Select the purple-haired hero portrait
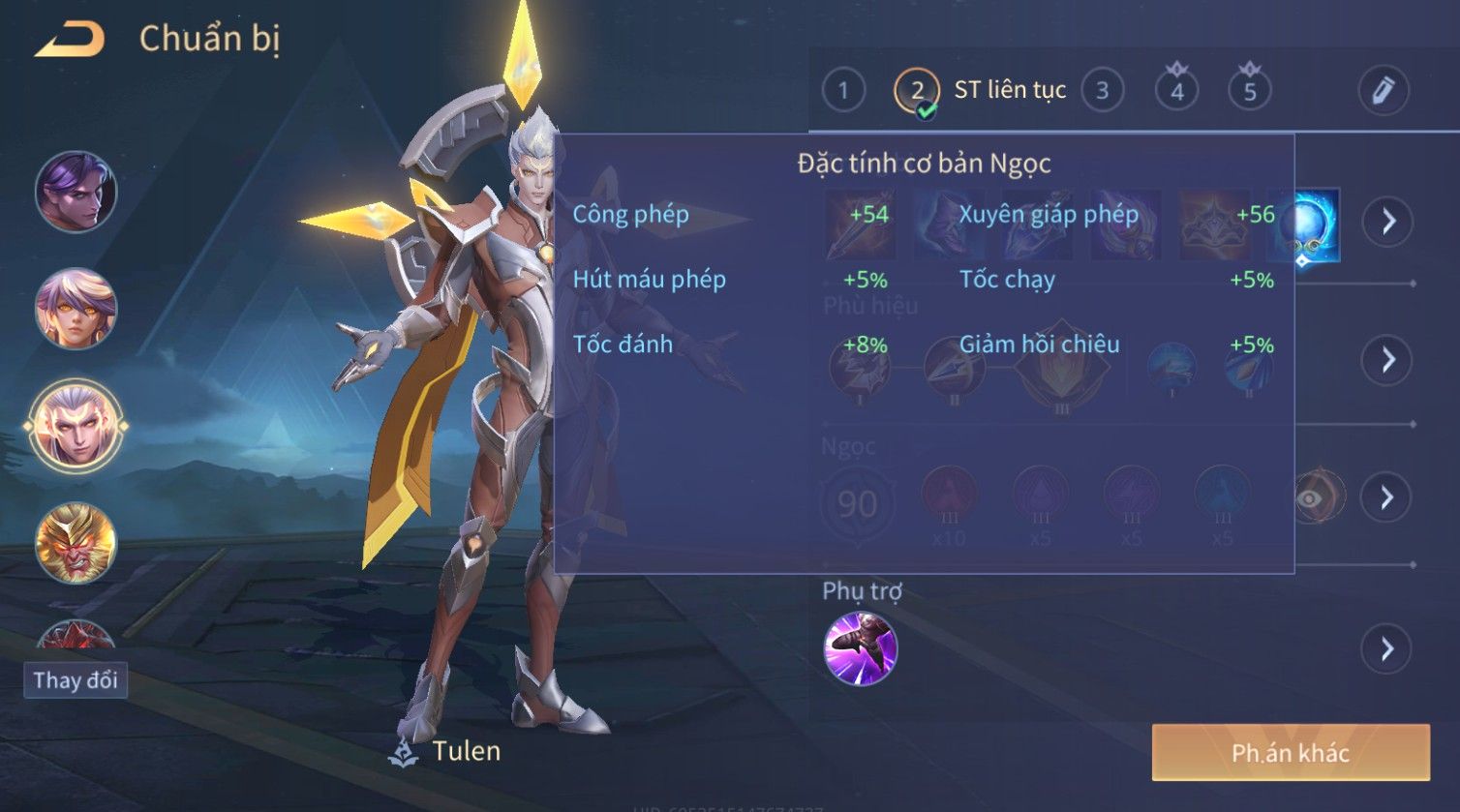This screenshot has height=812, width=1460. point(76,192)
